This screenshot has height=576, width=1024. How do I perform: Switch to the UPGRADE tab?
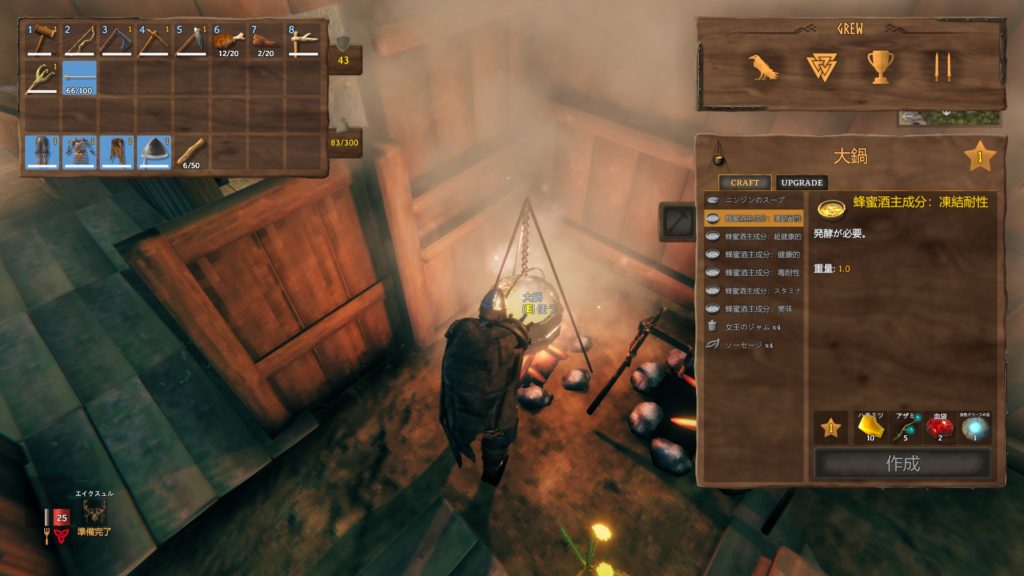pos(801,183)
